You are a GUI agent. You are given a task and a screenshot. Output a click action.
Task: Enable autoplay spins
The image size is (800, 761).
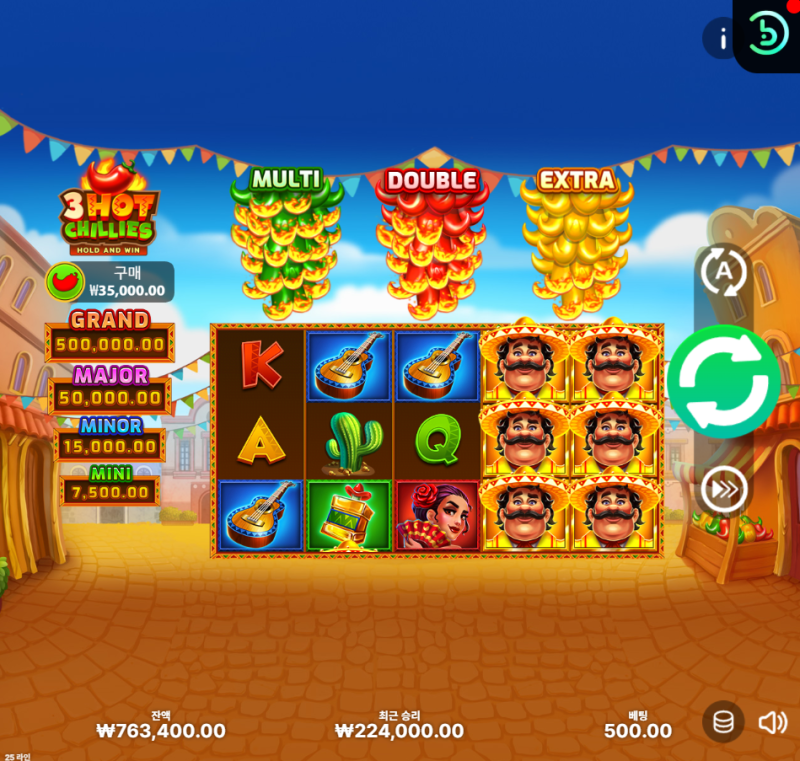(x=723, y=271)
